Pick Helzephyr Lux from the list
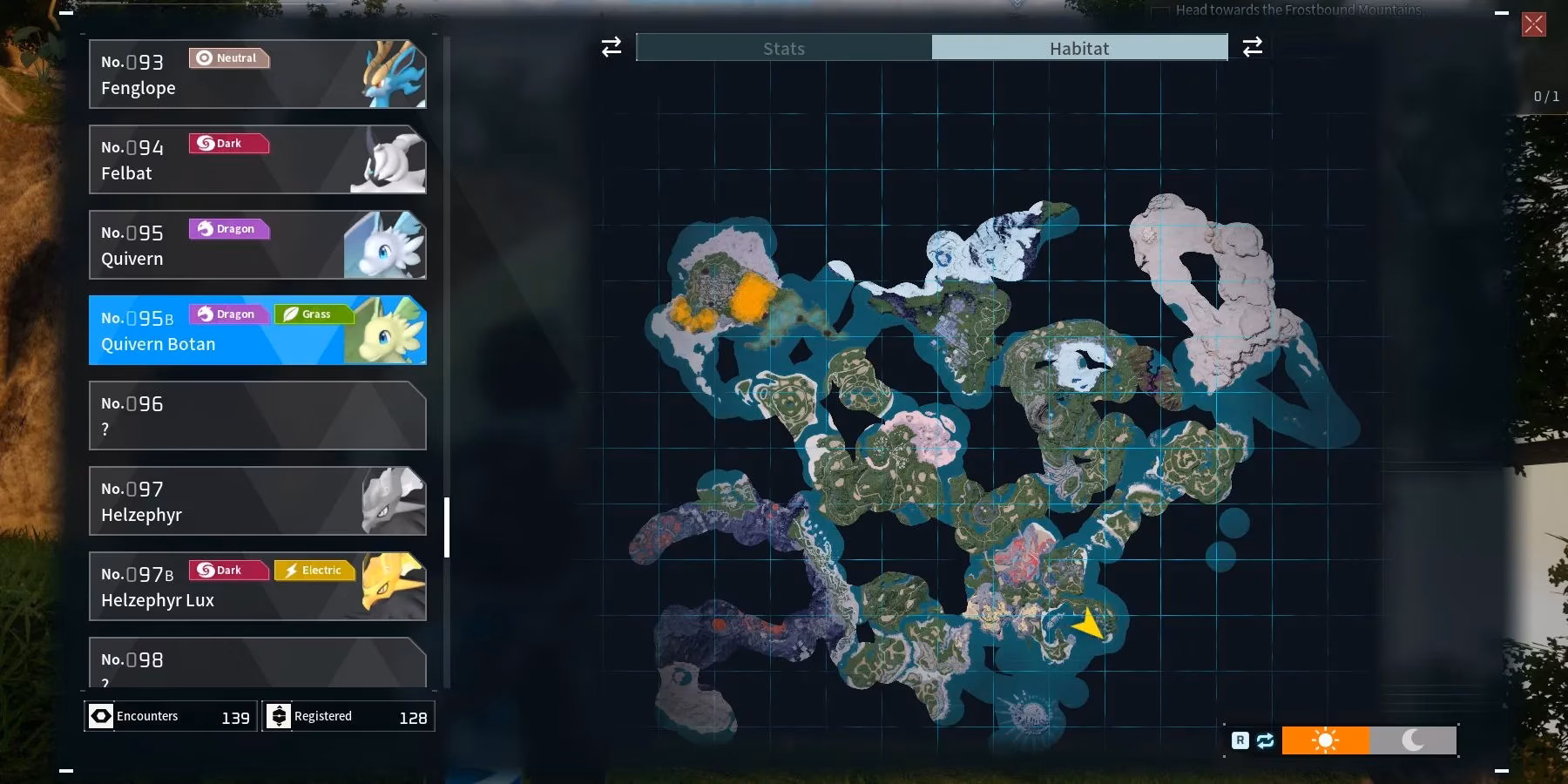 click(257, 586)
